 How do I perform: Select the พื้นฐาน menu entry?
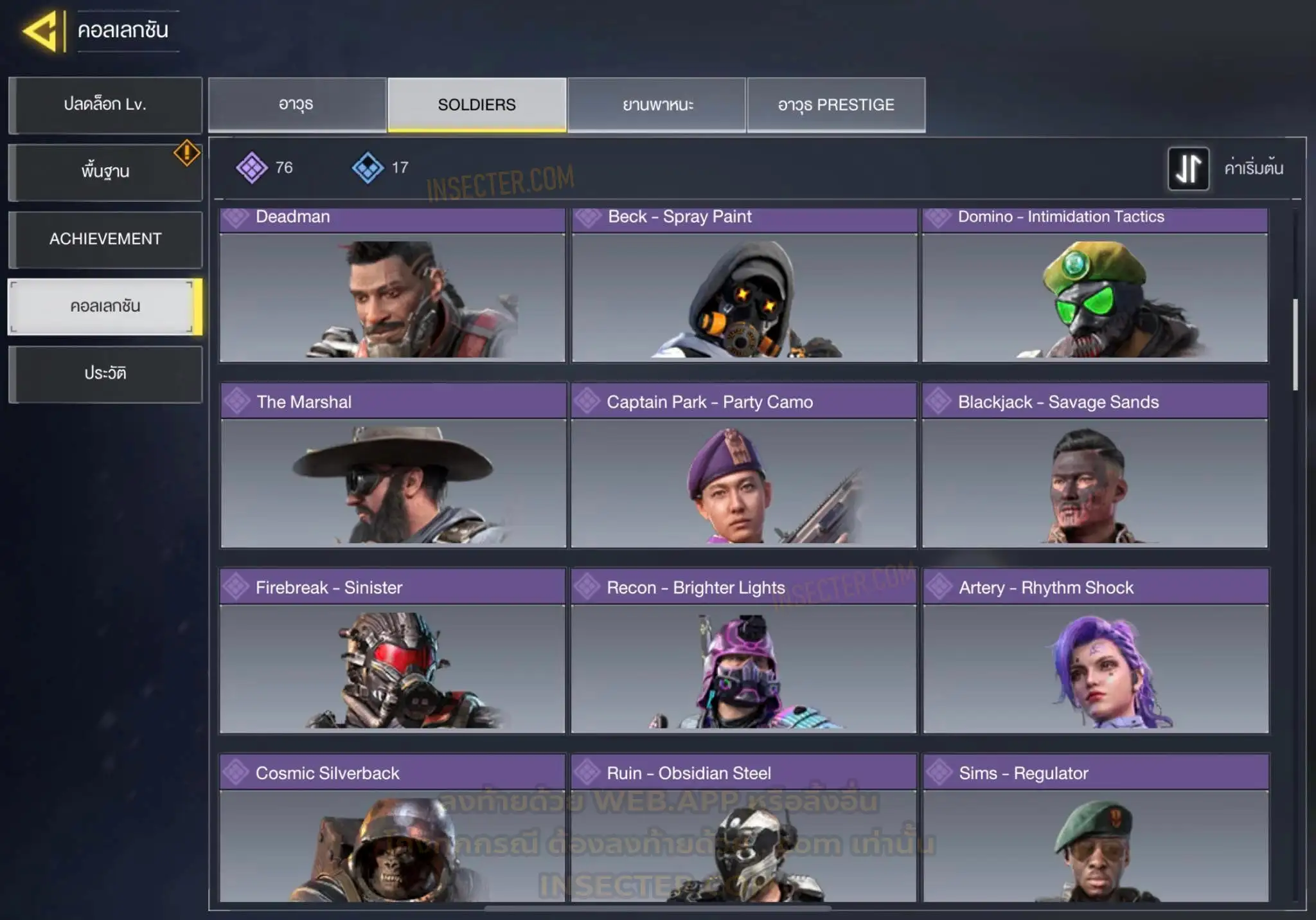[x=105, y=172]
